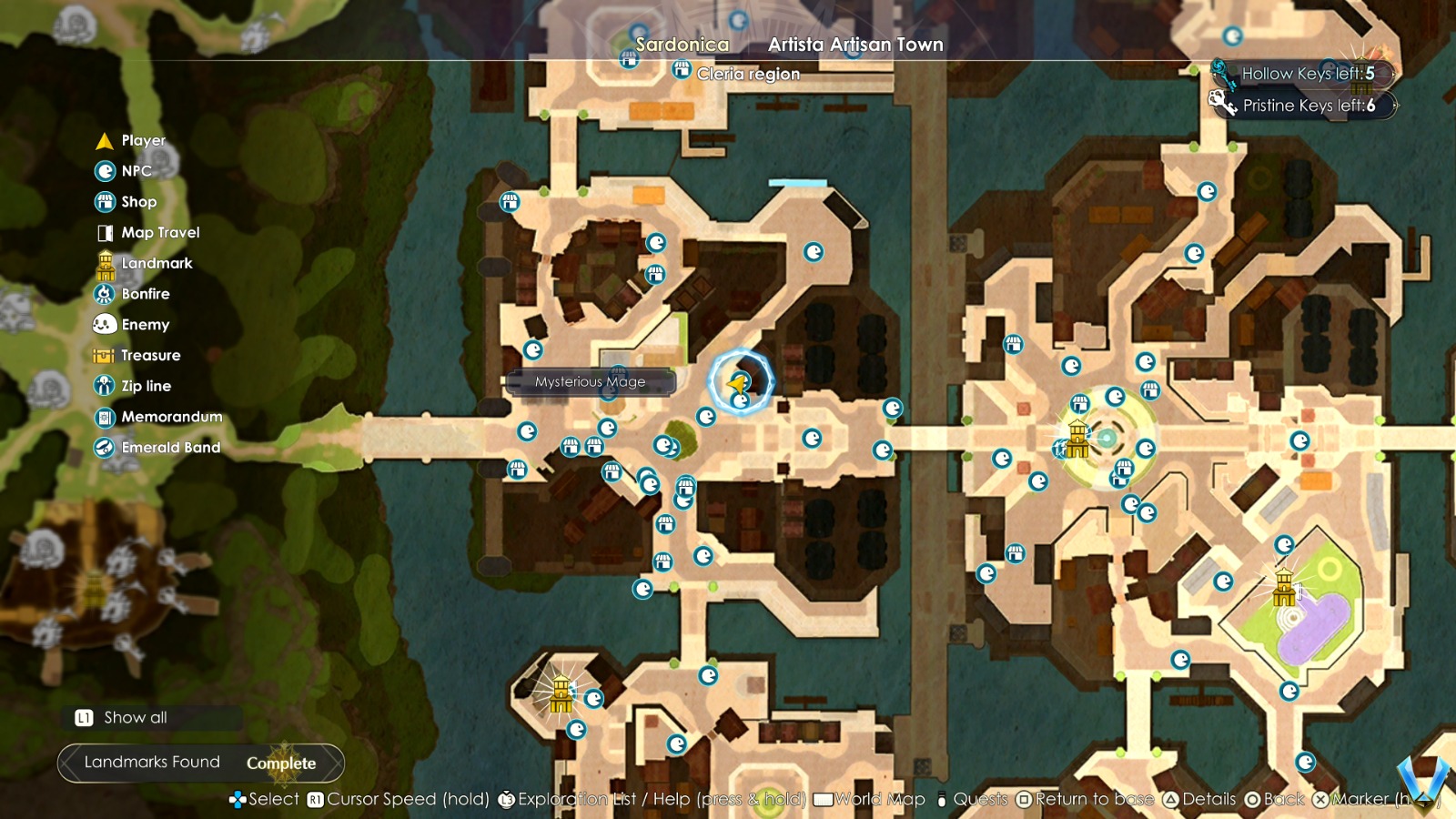Select the Treasure legend icon

103,355
